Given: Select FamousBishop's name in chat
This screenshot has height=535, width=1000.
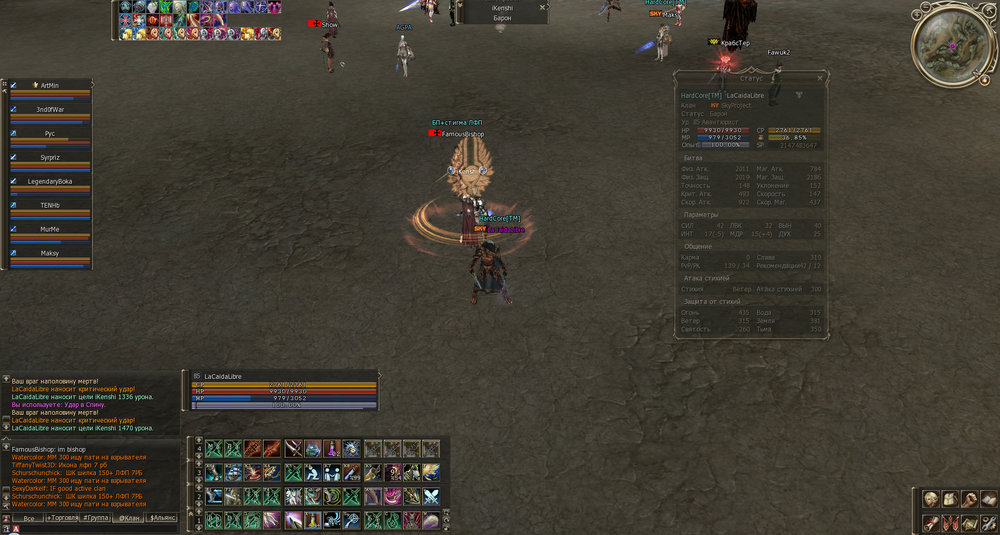Looking at the screenshot, I should coord(35,450).
